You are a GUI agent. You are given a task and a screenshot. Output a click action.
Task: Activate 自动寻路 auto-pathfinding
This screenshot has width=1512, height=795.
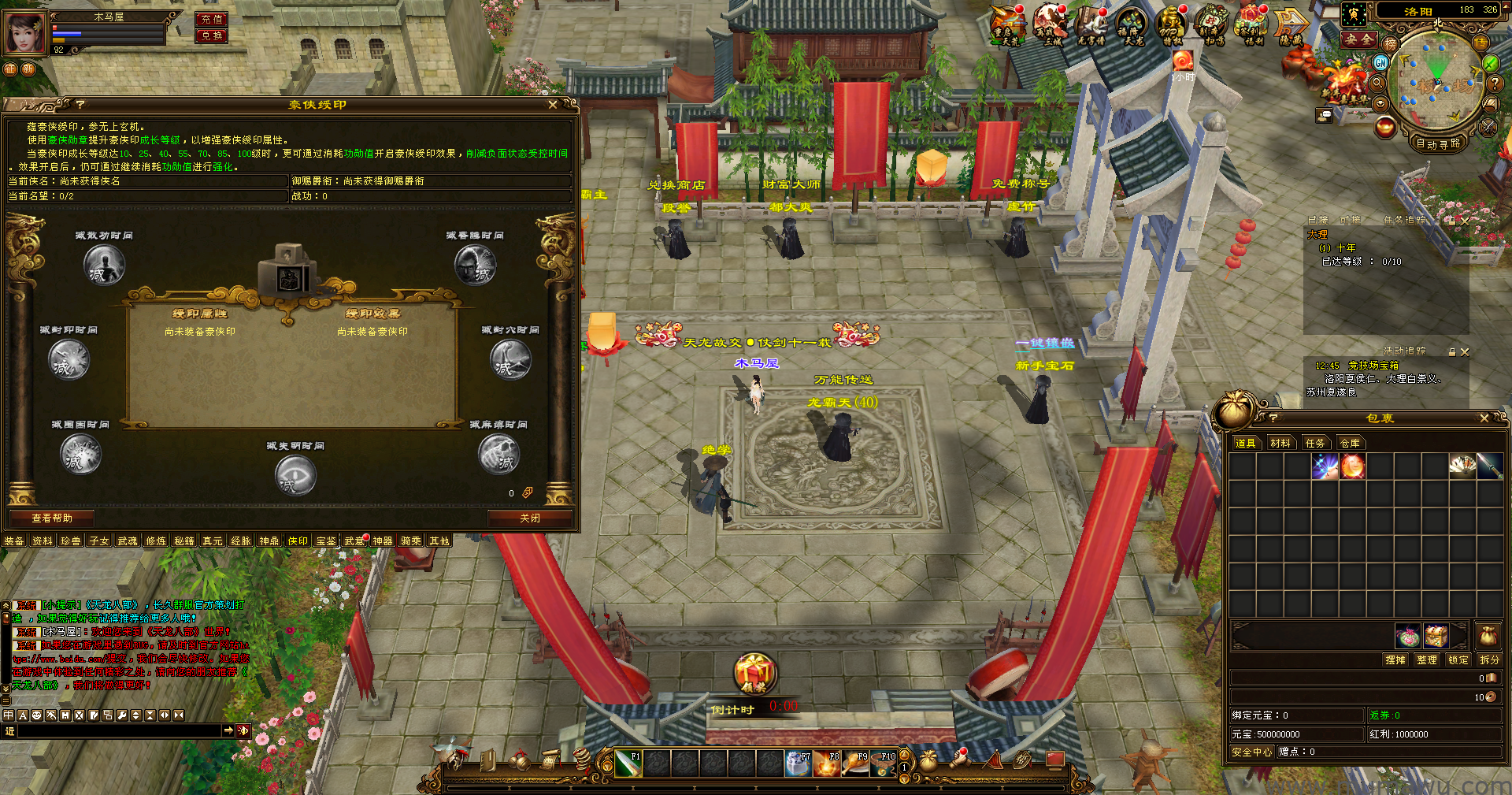tap(1438, 143)
